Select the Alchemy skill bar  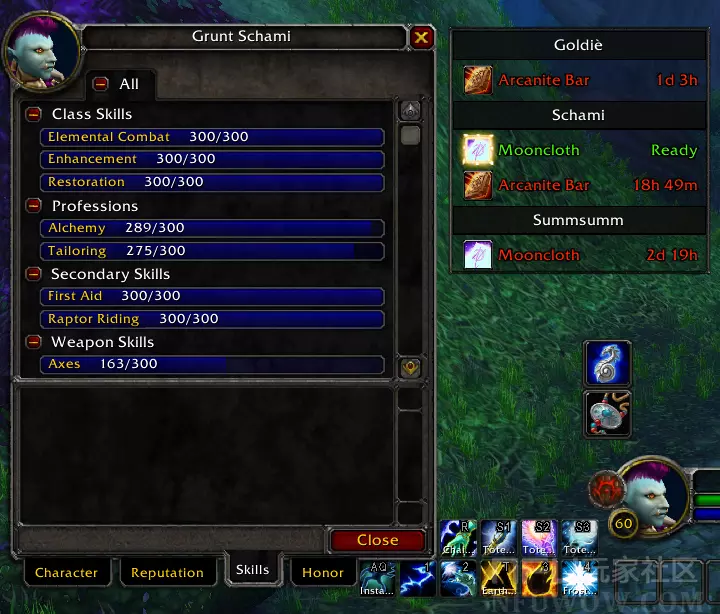point(212,228)
